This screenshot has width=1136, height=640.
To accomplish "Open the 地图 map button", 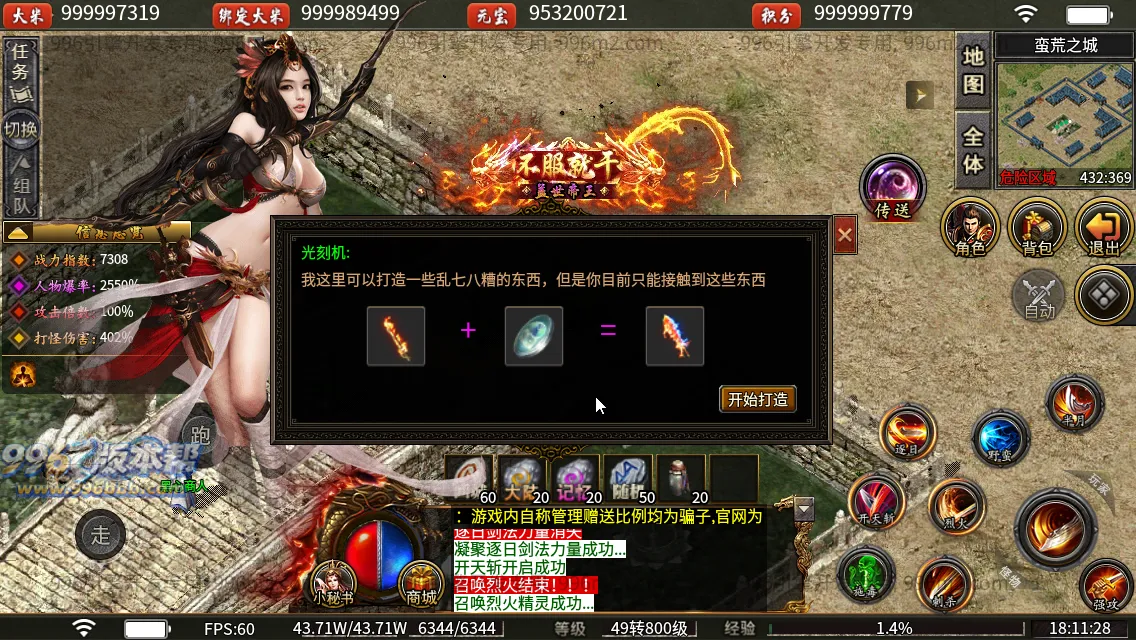I will click(973, 71).
